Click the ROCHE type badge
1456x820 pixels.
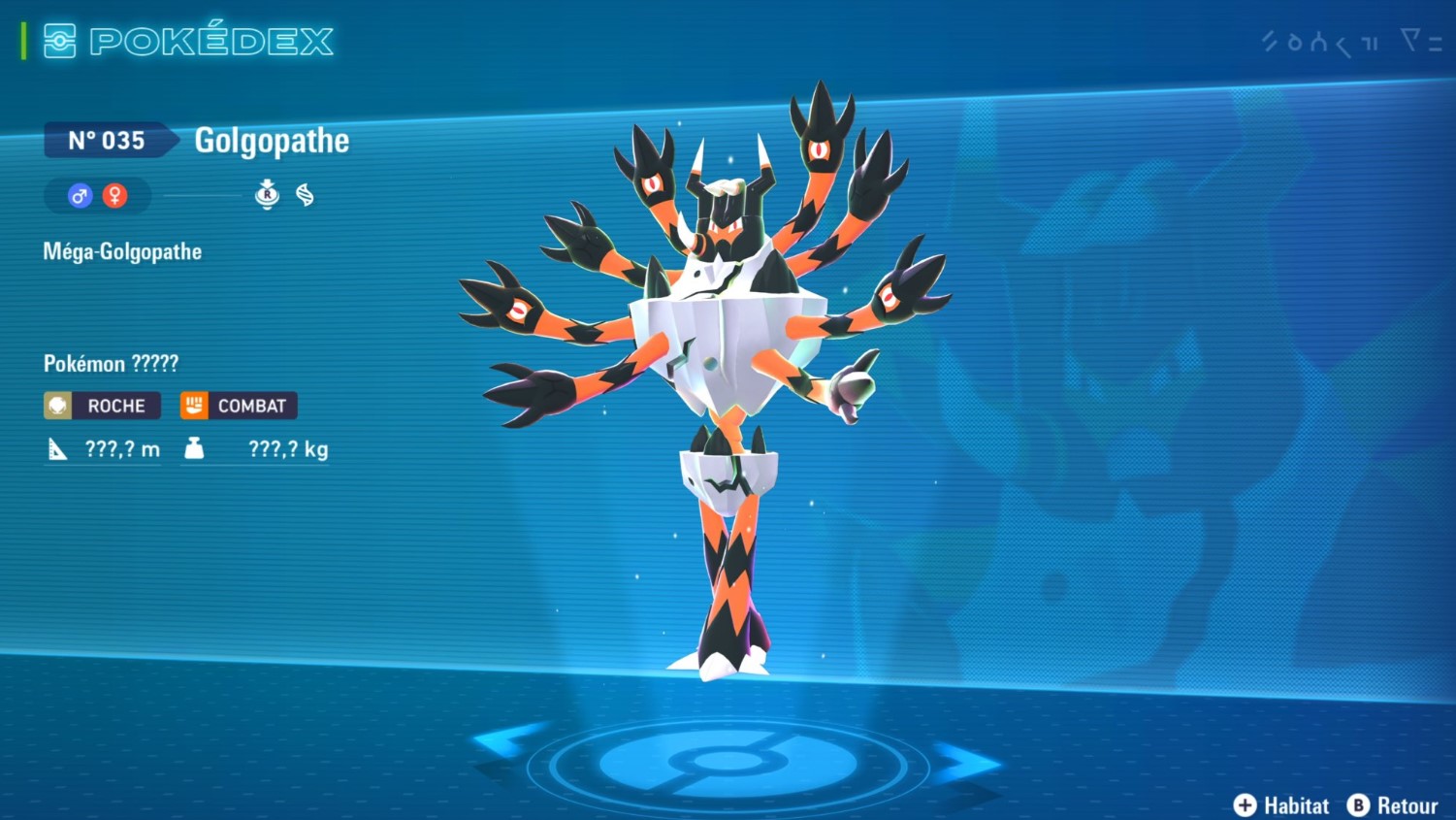102,406
